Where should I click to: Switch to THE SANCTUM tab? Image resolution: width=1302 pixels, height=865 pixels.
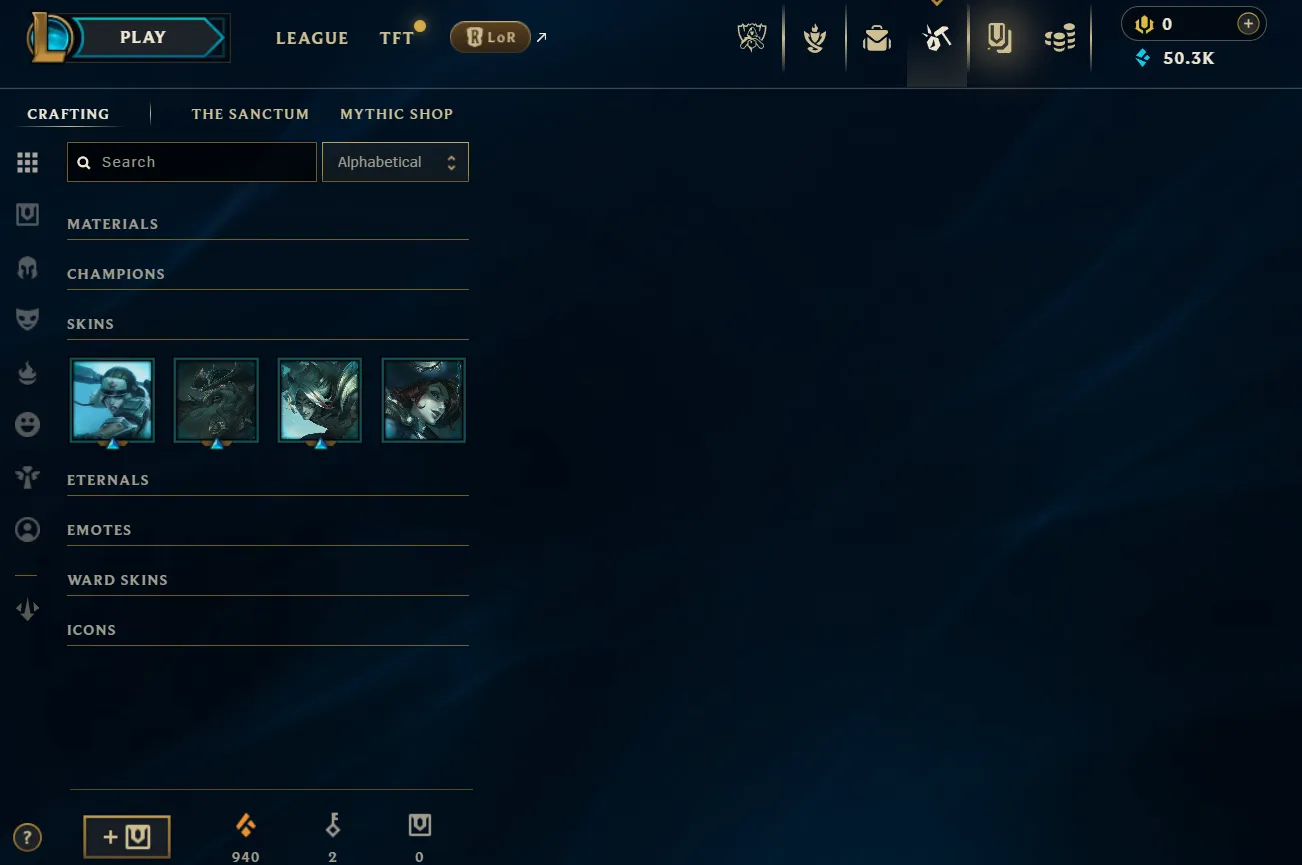click(x=250, y=113)
